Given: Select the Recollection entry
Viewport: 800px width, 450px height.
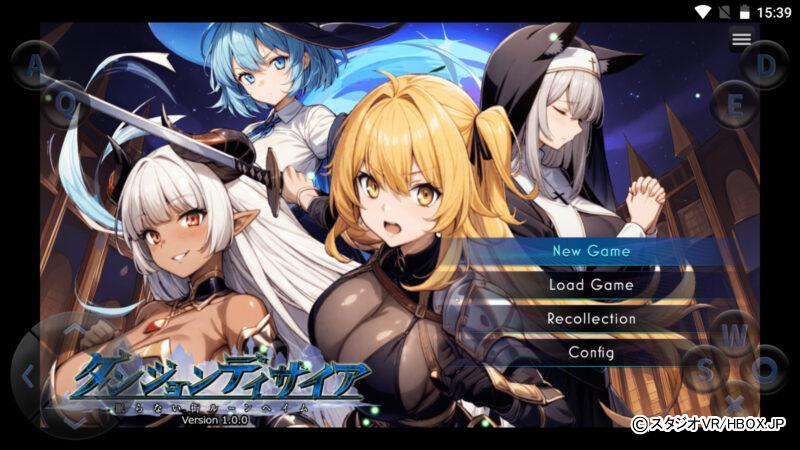Looking at the screenshot, I should (x=591, y=319).
